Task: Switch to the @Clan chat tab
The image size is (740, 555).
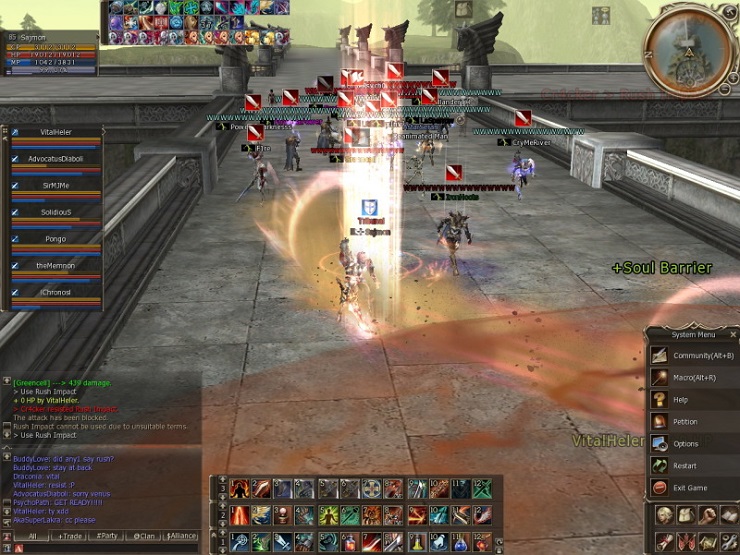Action: (144, 536)
